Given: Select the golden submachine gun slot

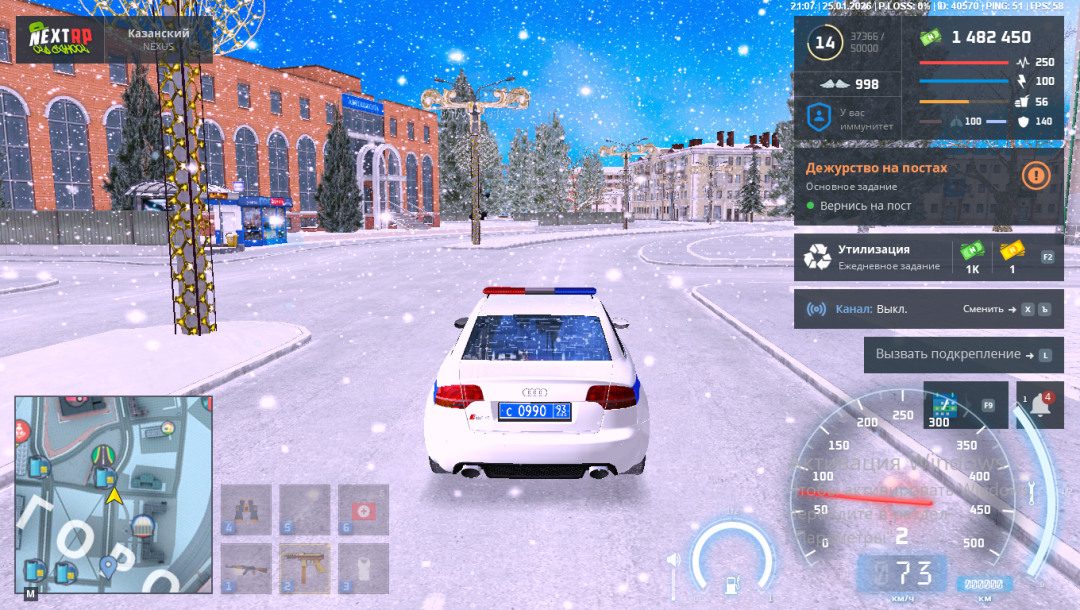Looking at the screenshot, I should (x=305, y=568).
